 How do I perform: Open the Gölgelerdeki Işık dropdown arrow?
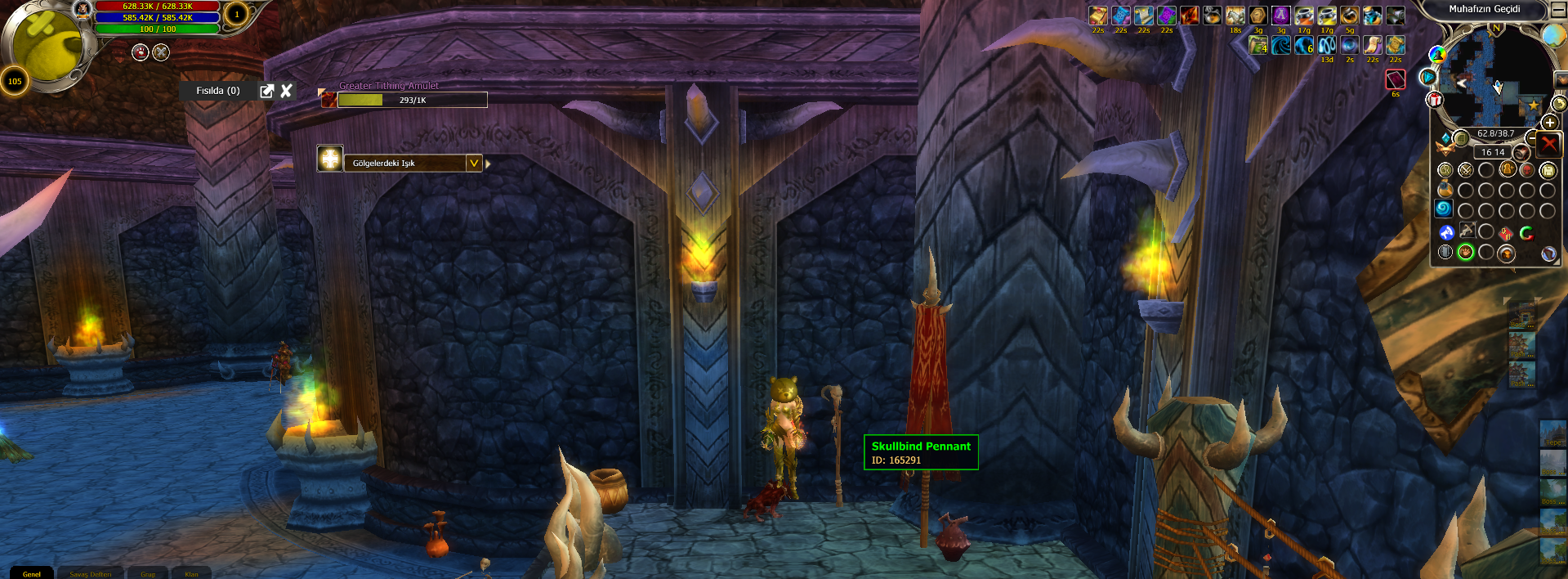[x=473, y=163]
